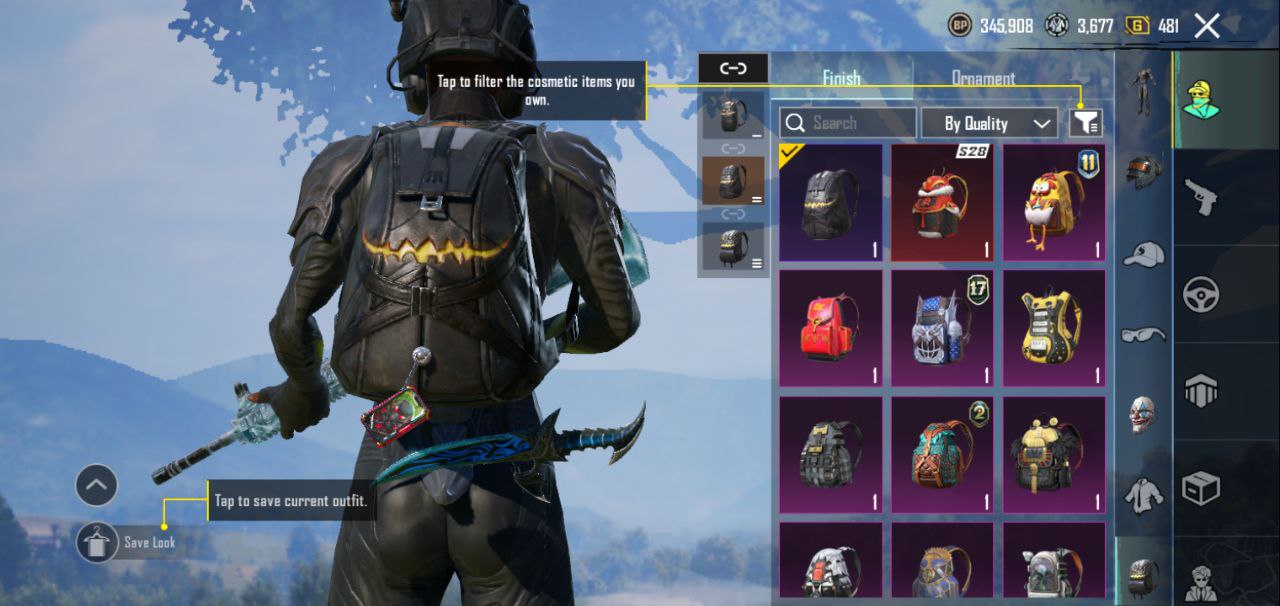Open the By Quality sort dropdown

coord(987,123)
